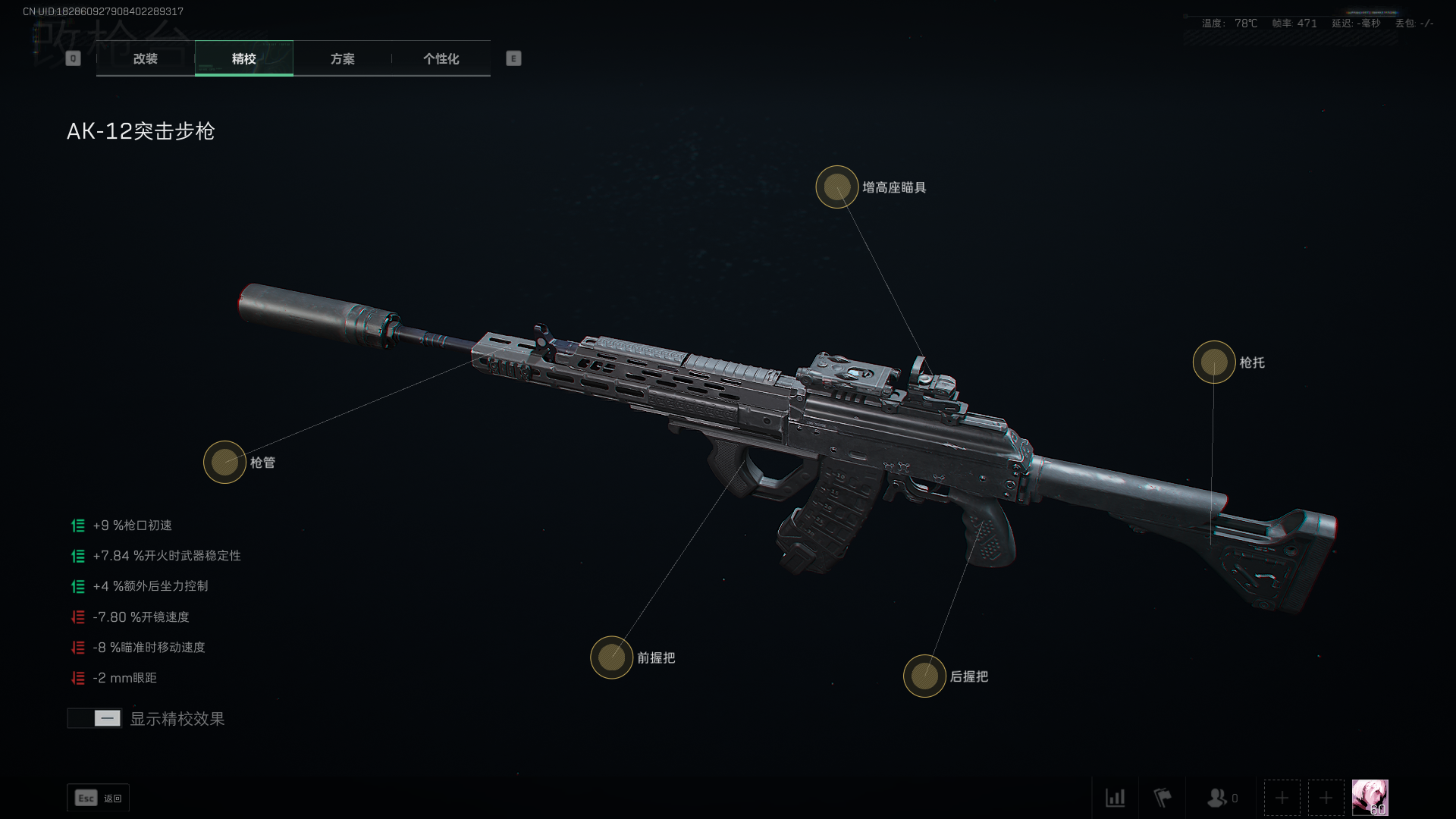The width and height of the screenshot is (1456, 819).
Task: Click the flags icon in bottom bar
Action: pos(1162,798)
